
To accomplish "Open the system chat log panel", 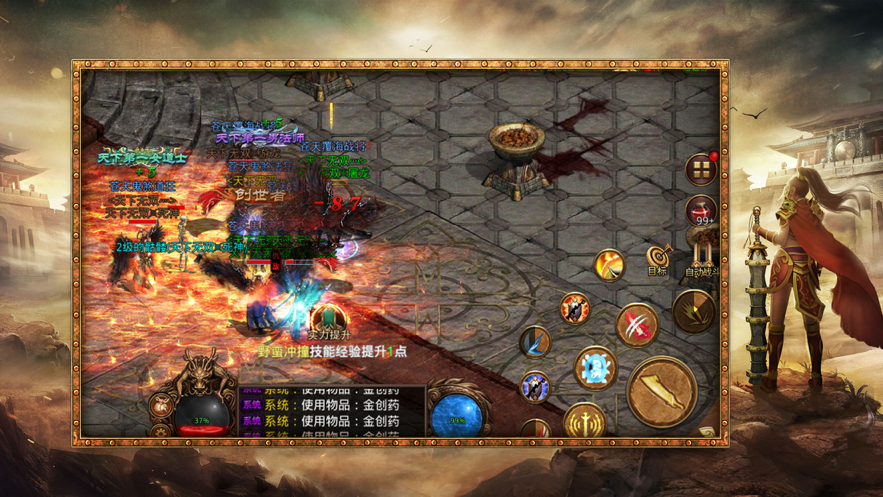I will (x=332, y=408).
